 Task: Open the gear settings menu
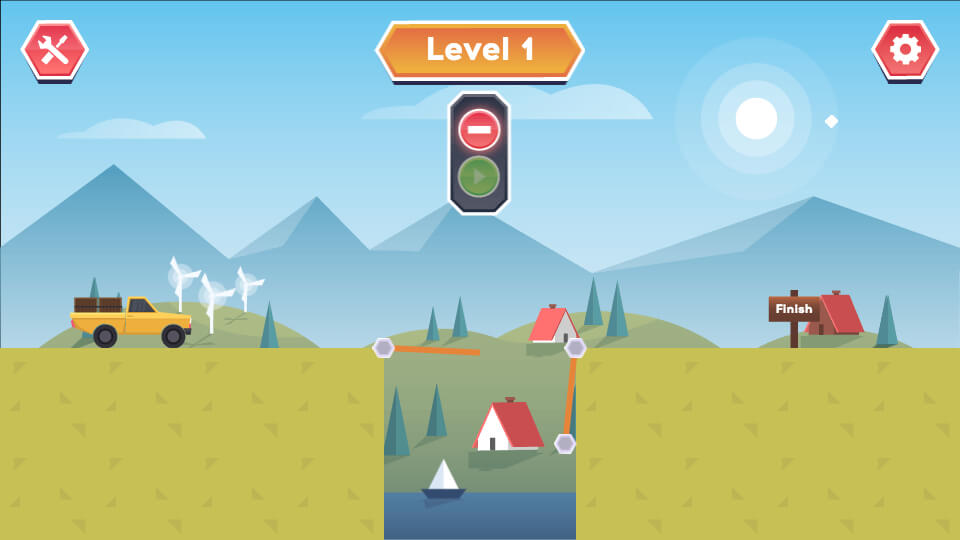(x=905, y=50)
